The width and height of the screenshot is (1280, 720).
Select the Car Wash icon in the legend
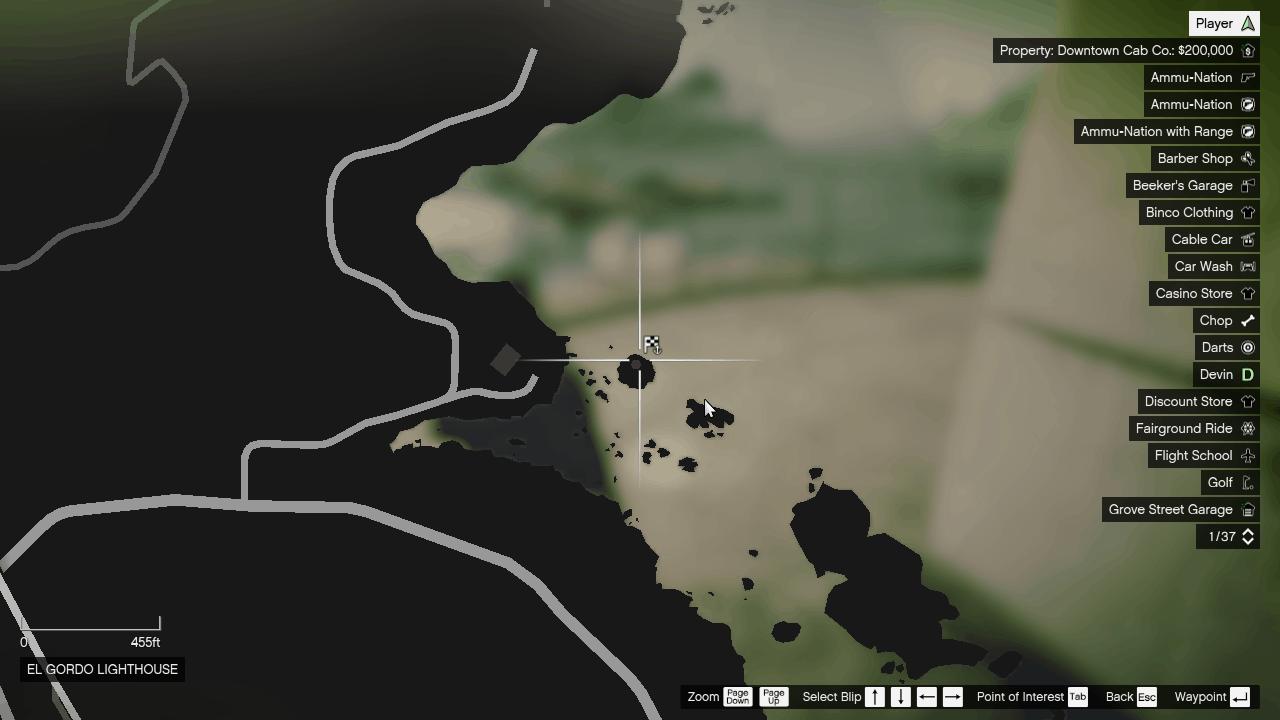coord(1247,266)
